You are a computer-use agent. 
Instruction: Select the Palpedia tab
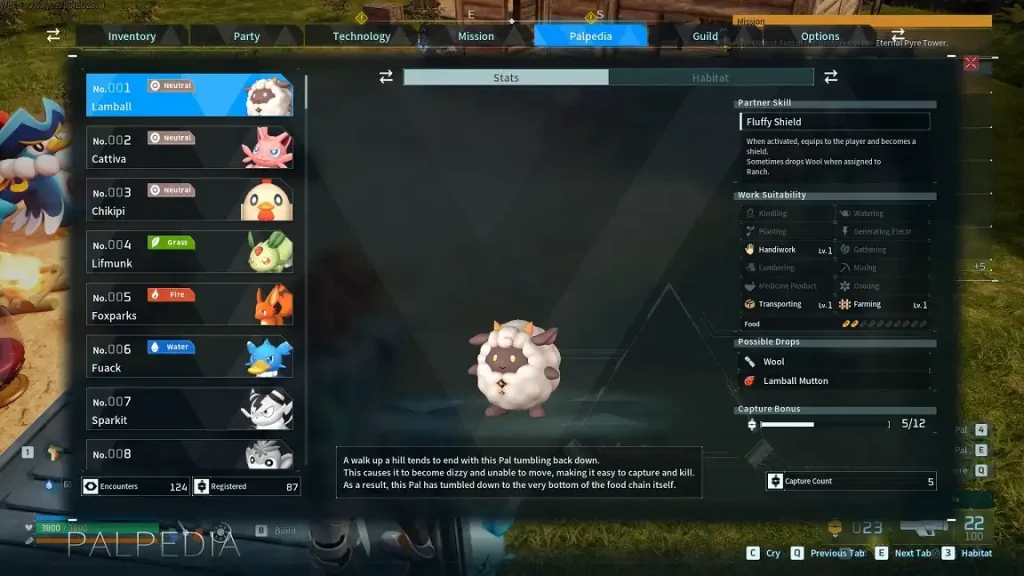pyautogui.click(x=590, y=36)
